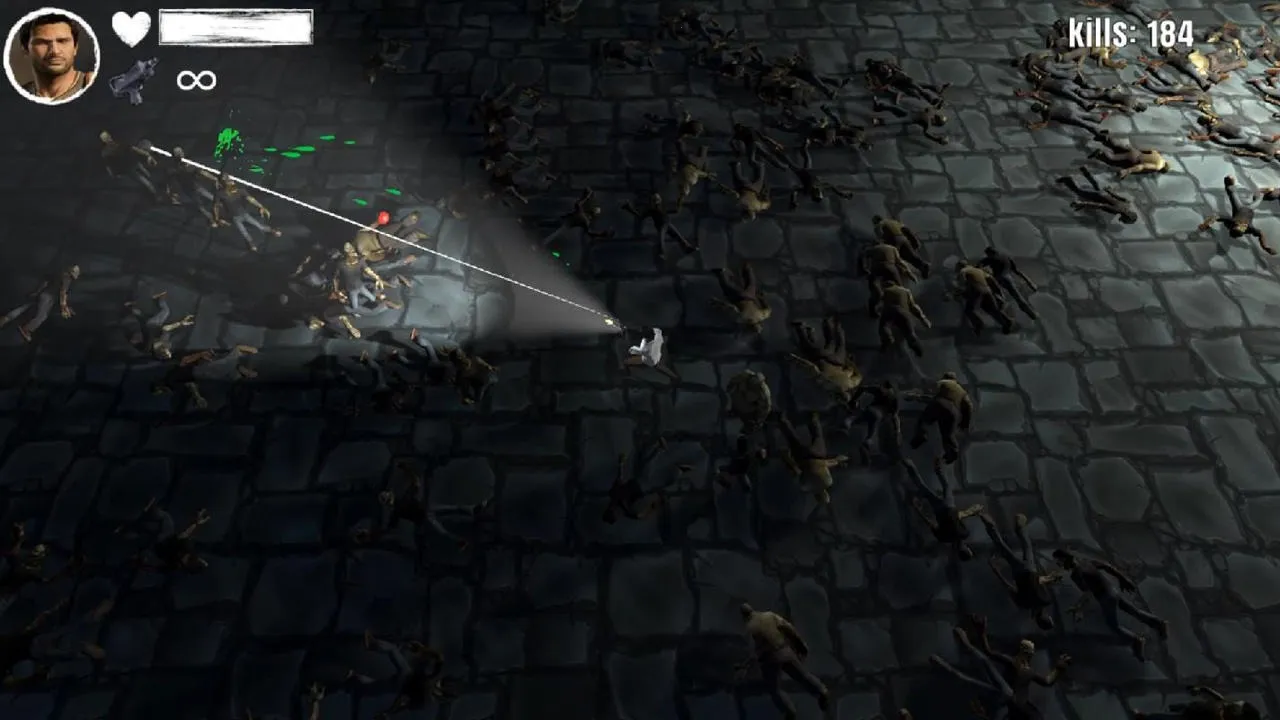Select the heart health icon
The height and width of the screenshot is (720, 1280).
pyautogui.click(x=128, y=27)
